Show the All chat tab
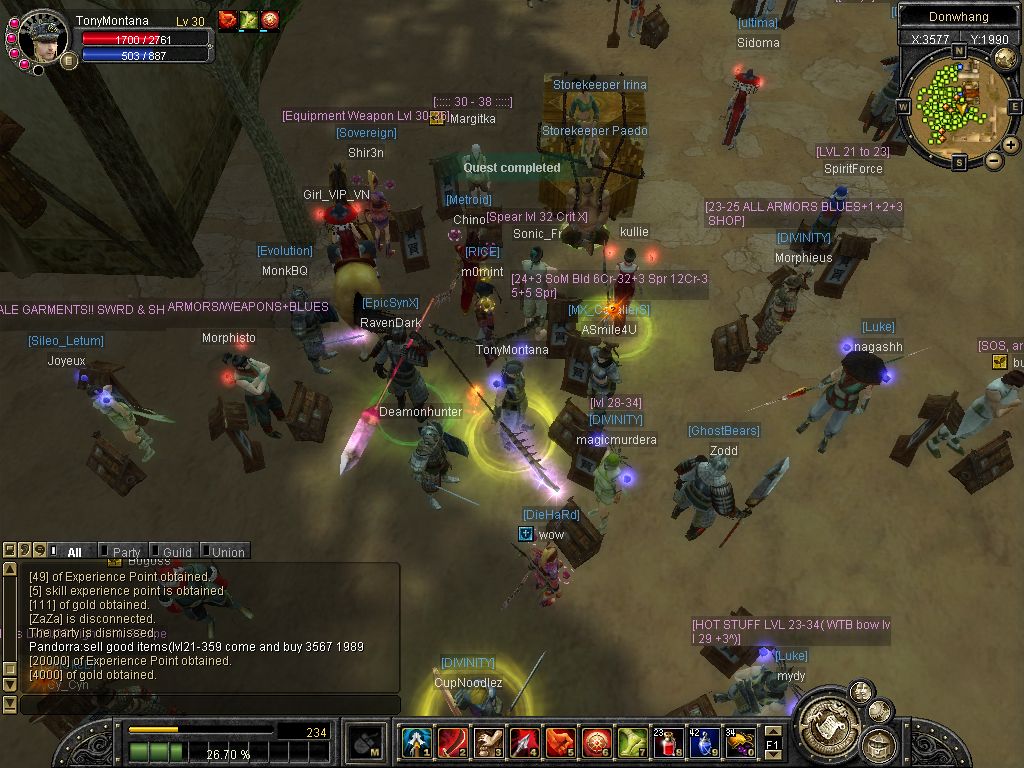The width and height of the screenshot is (1024, 768). click(74, 552)
